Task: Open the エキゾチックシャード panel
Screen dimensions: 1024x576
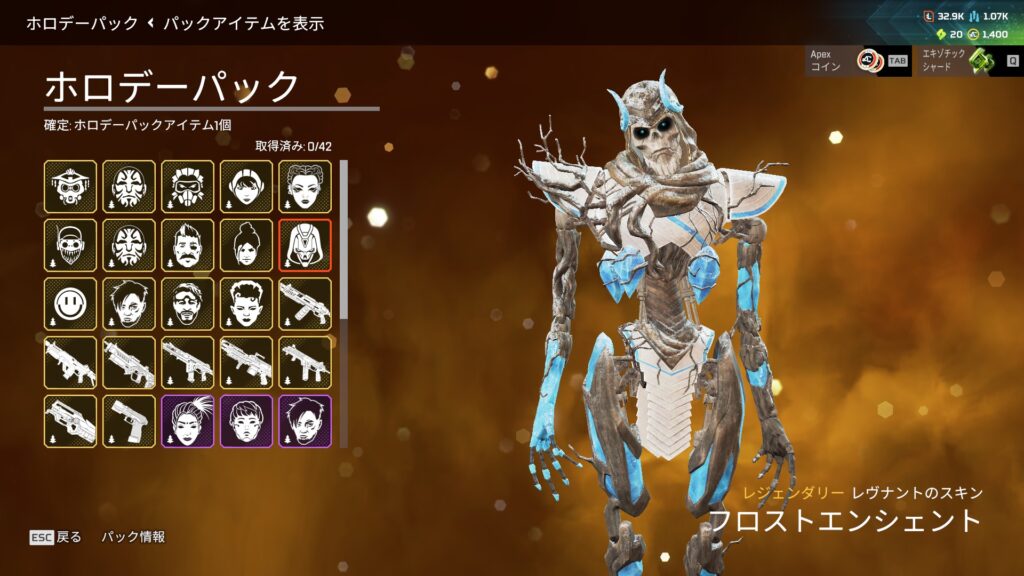Action: [968, 61]
